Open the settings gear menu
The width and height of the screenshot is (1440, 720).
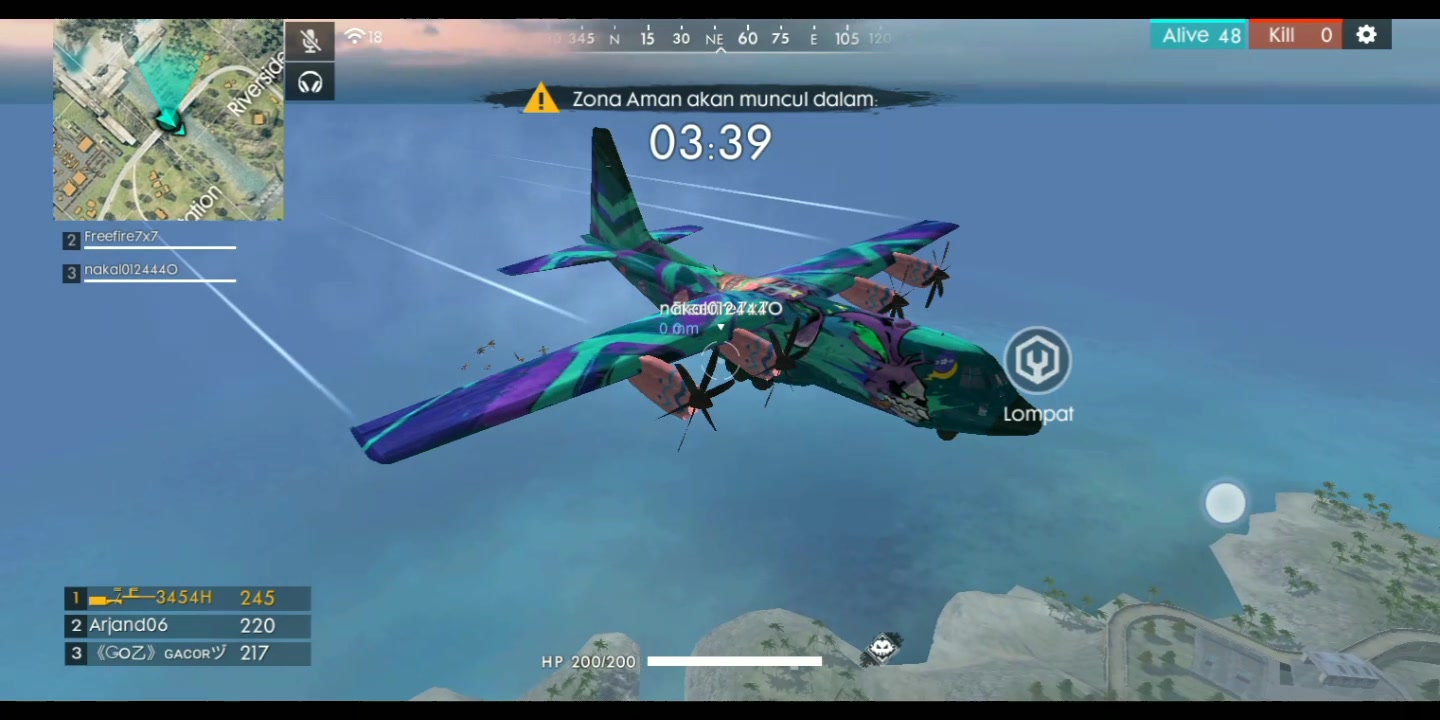[x=1366, y=35]
